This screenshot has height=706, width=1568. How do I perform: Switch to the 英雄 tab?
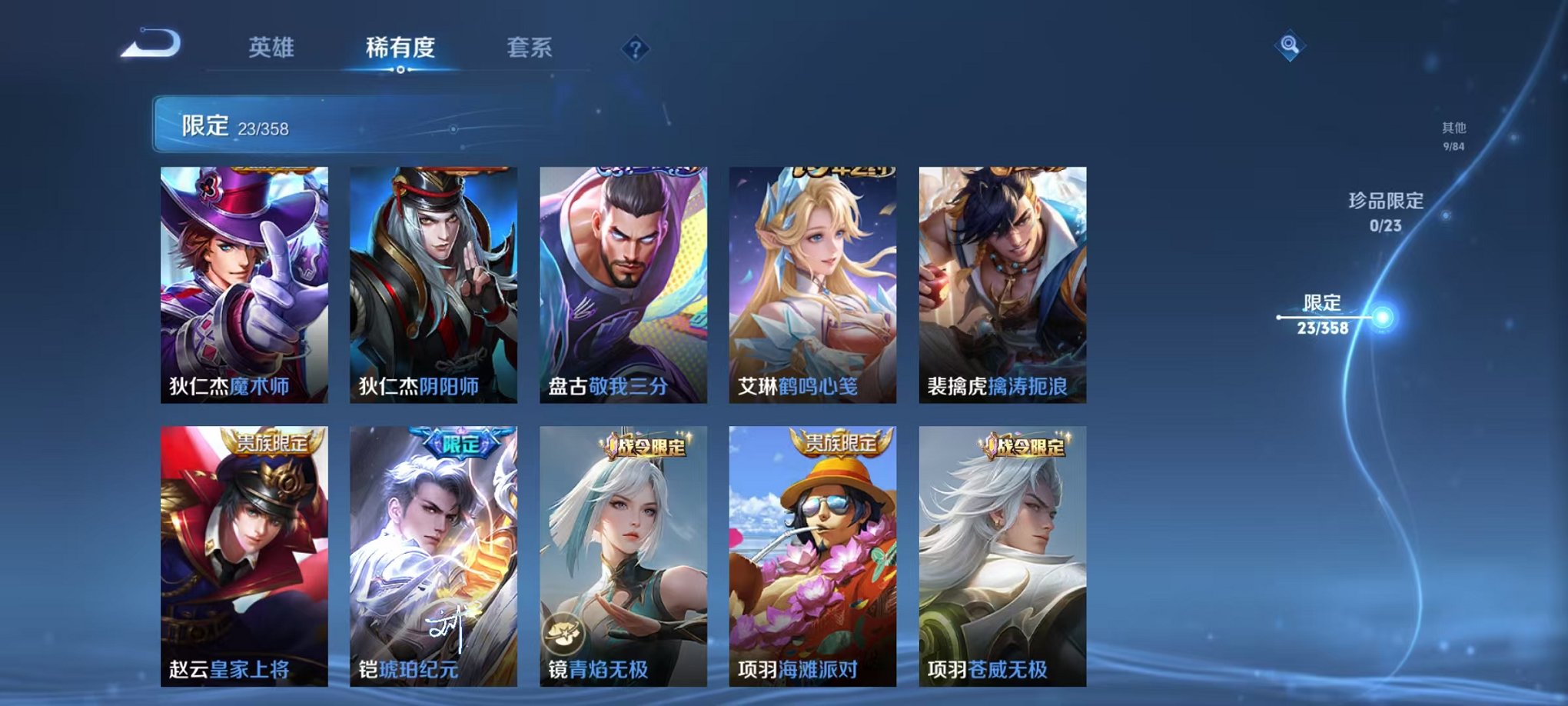(271, 48)
